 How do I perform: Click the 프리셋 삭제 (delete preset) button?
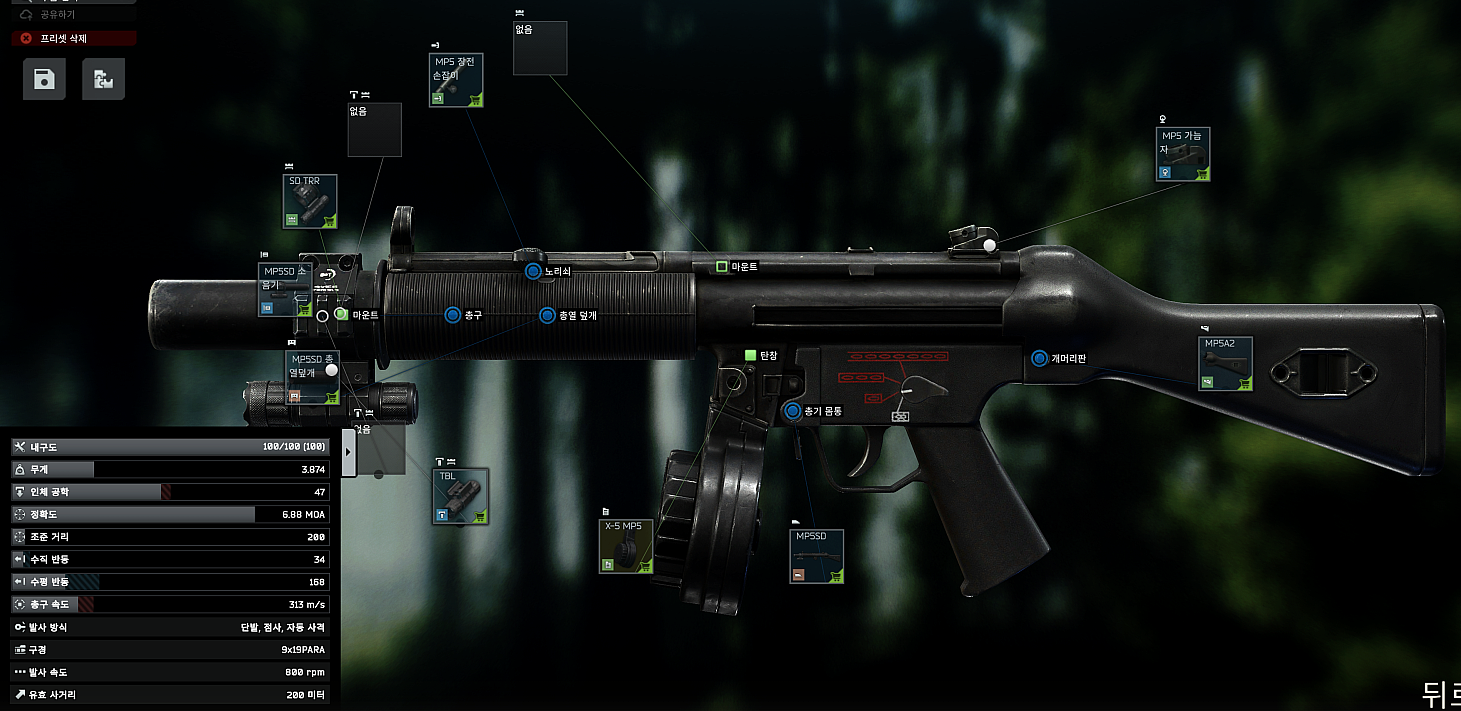point(74,38)
